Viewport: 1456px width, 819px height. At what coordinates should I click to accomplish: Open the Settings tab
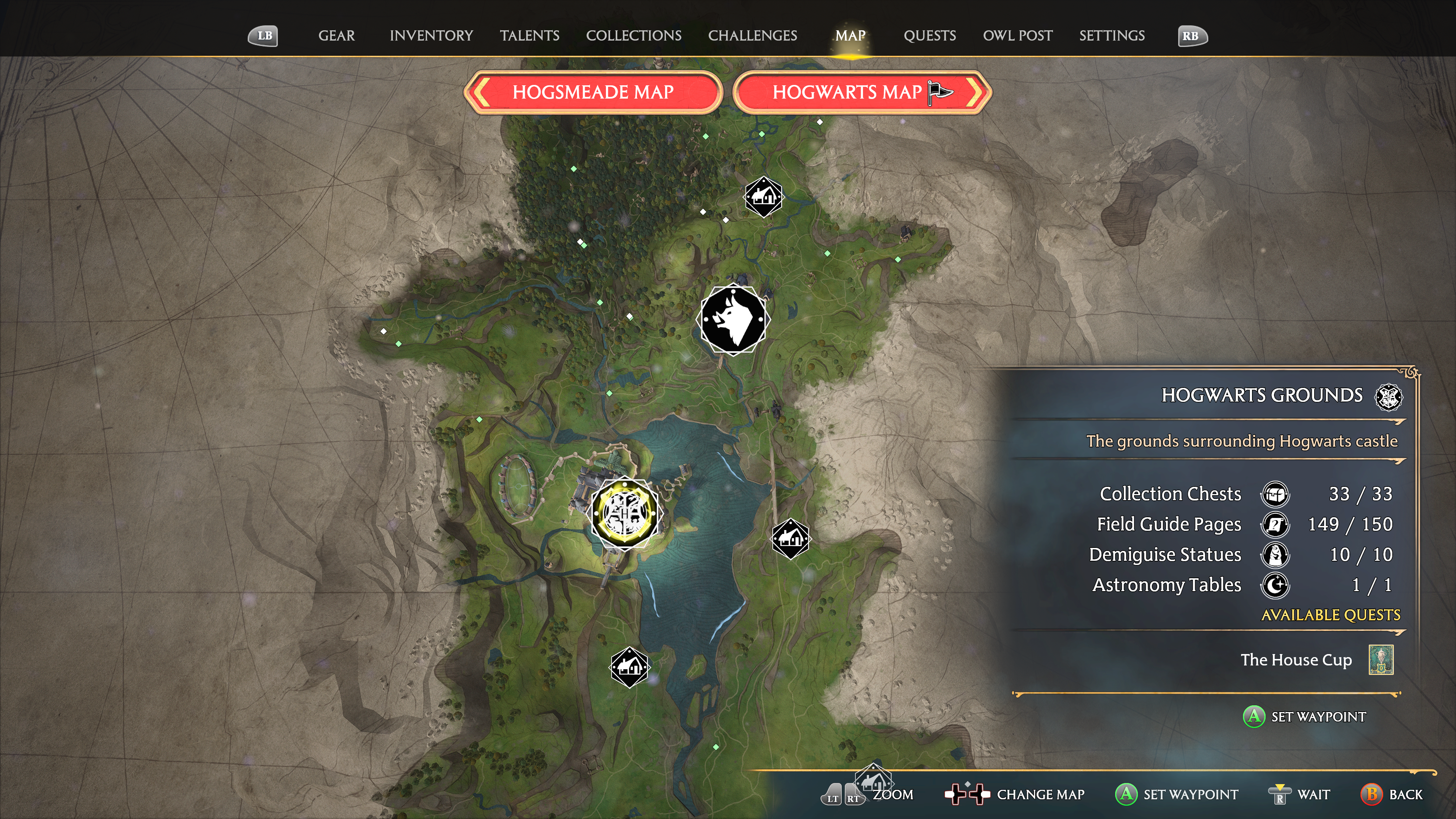pos(1111,36)
